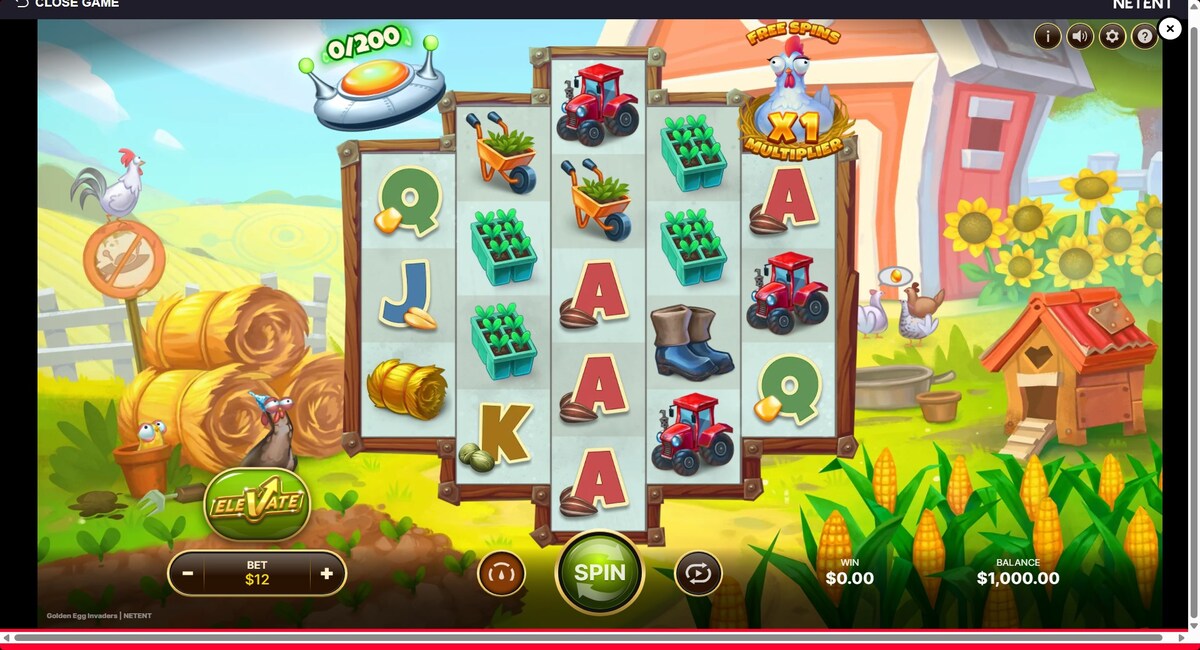The image size is (1200, 650).
Task: Toggle the sound speaker icon
Action: (x=1079, y=37)
